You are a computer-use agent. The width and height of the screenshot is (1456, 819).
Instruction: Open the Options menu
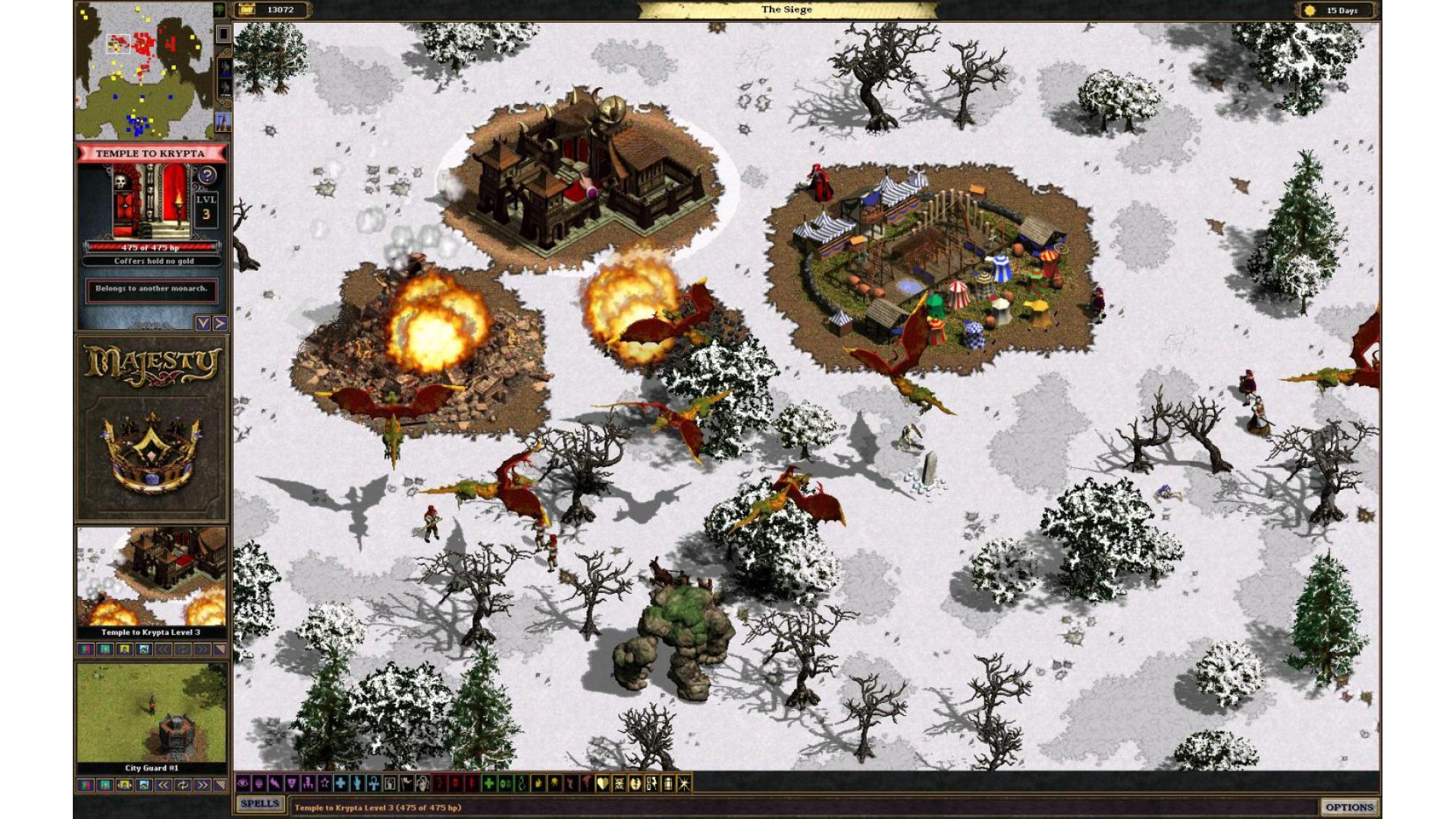point(1349,807)
